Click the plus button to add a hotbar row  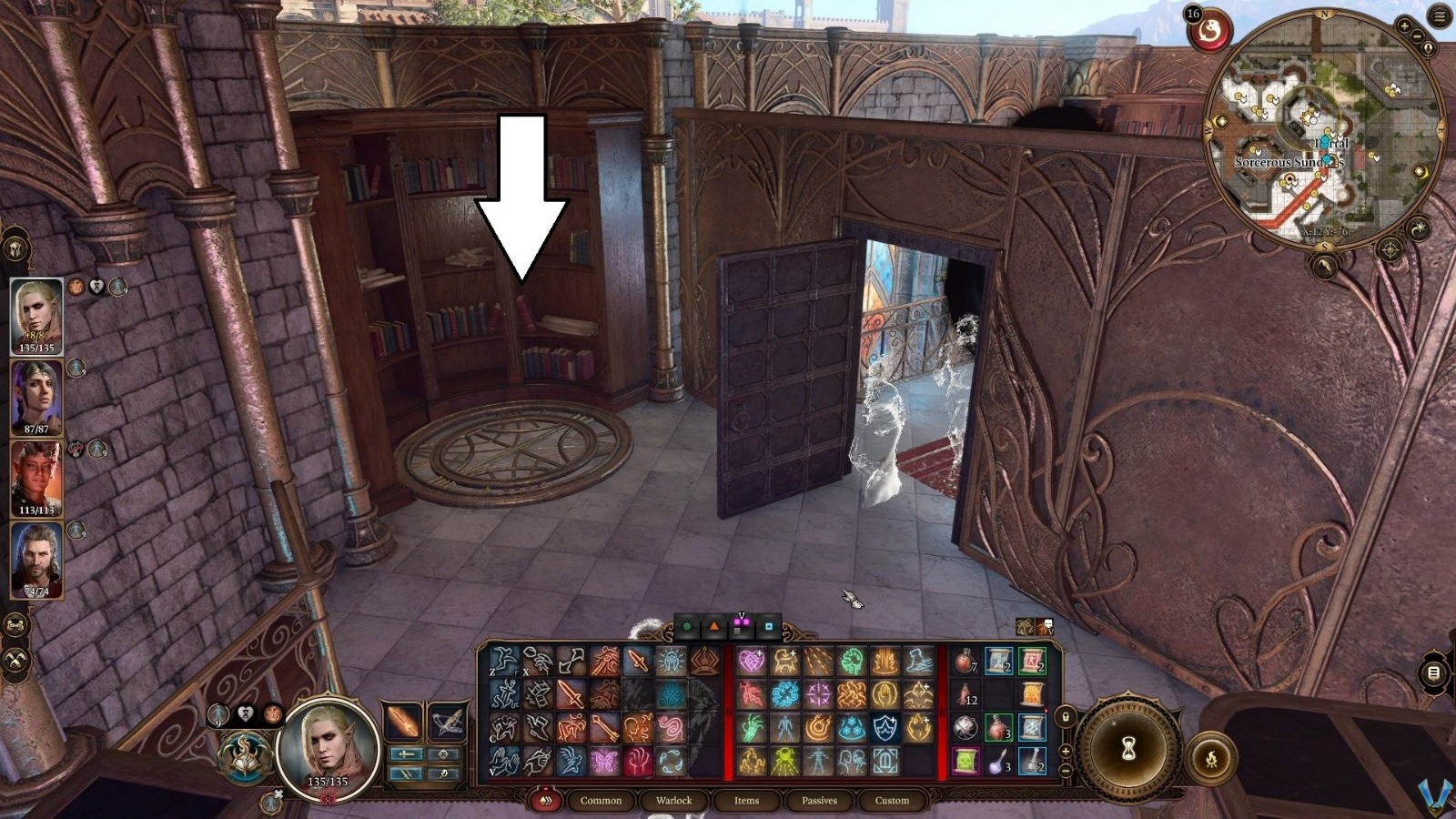click(x=1066, y=752)
